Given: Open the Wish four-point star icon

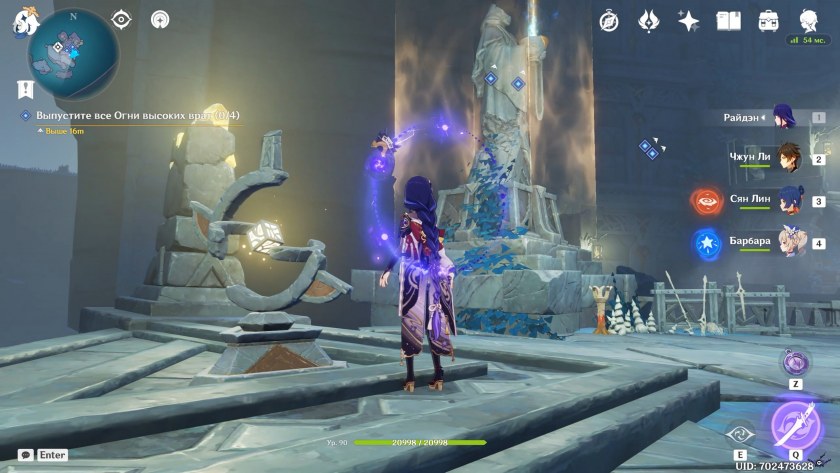Looking at the screenshot, I should point(688,20).
